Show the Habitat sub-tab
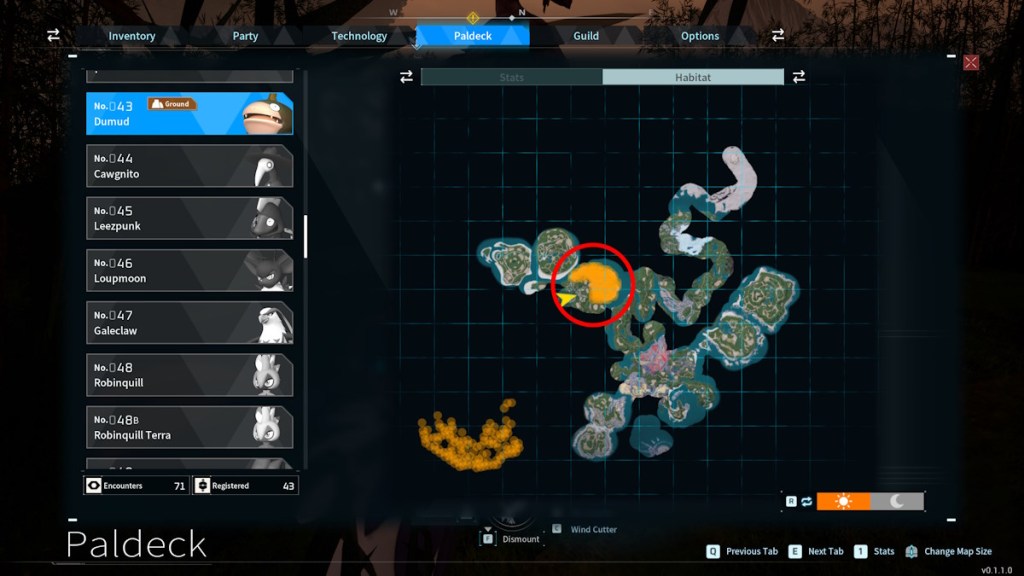1024x576 pixels. pos(693,77)
